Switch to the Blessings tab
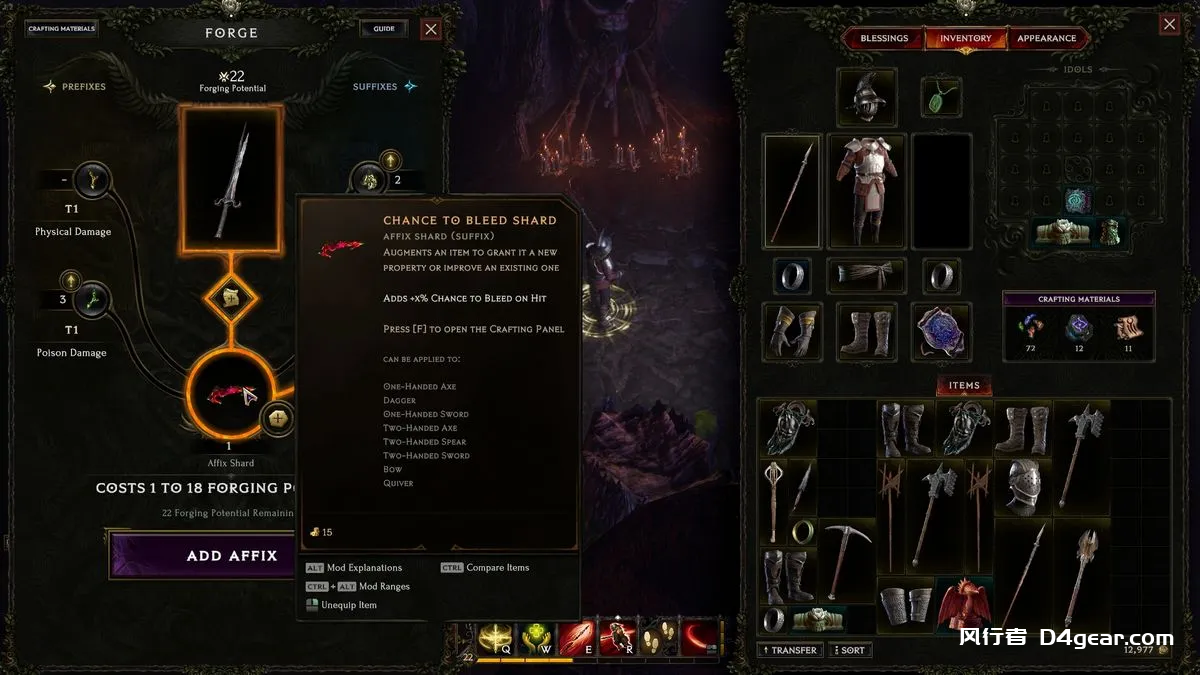Image resolution: width=1200 pixels, height=675 pixels. (884, 39)
